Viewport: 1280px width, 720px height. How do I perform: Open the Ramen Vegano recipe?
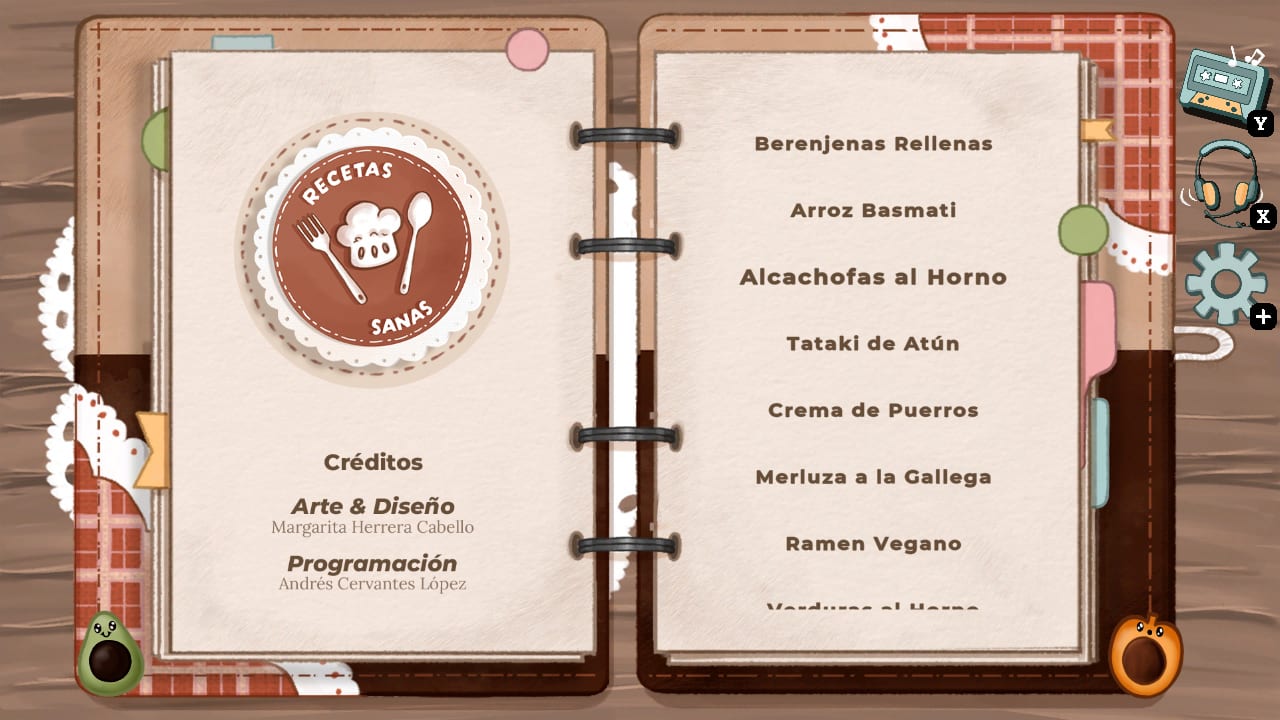872,543
